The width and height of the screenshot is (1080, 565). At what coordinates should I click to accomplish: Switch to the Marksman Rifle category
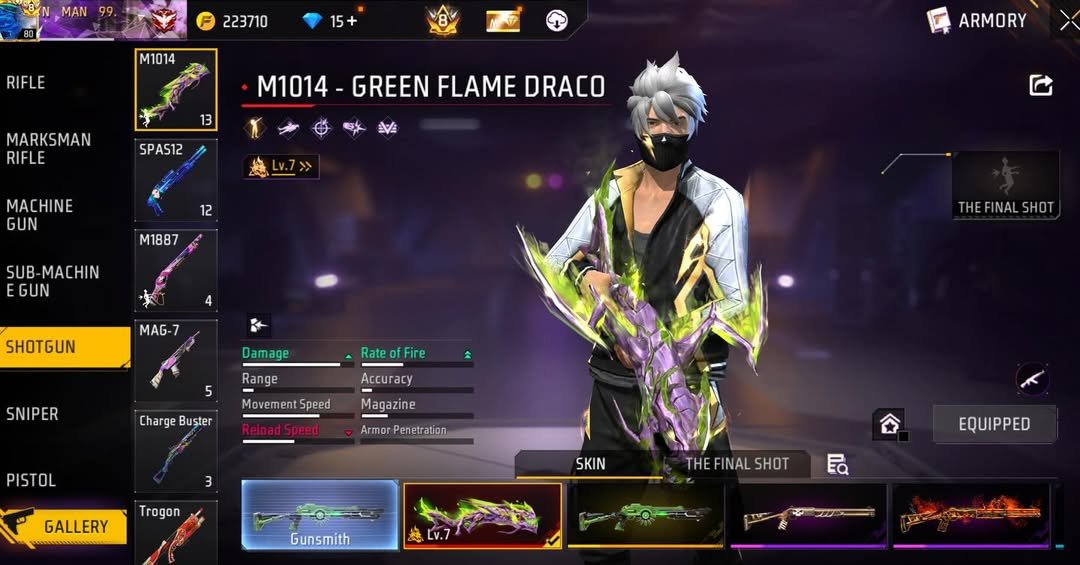48,149
